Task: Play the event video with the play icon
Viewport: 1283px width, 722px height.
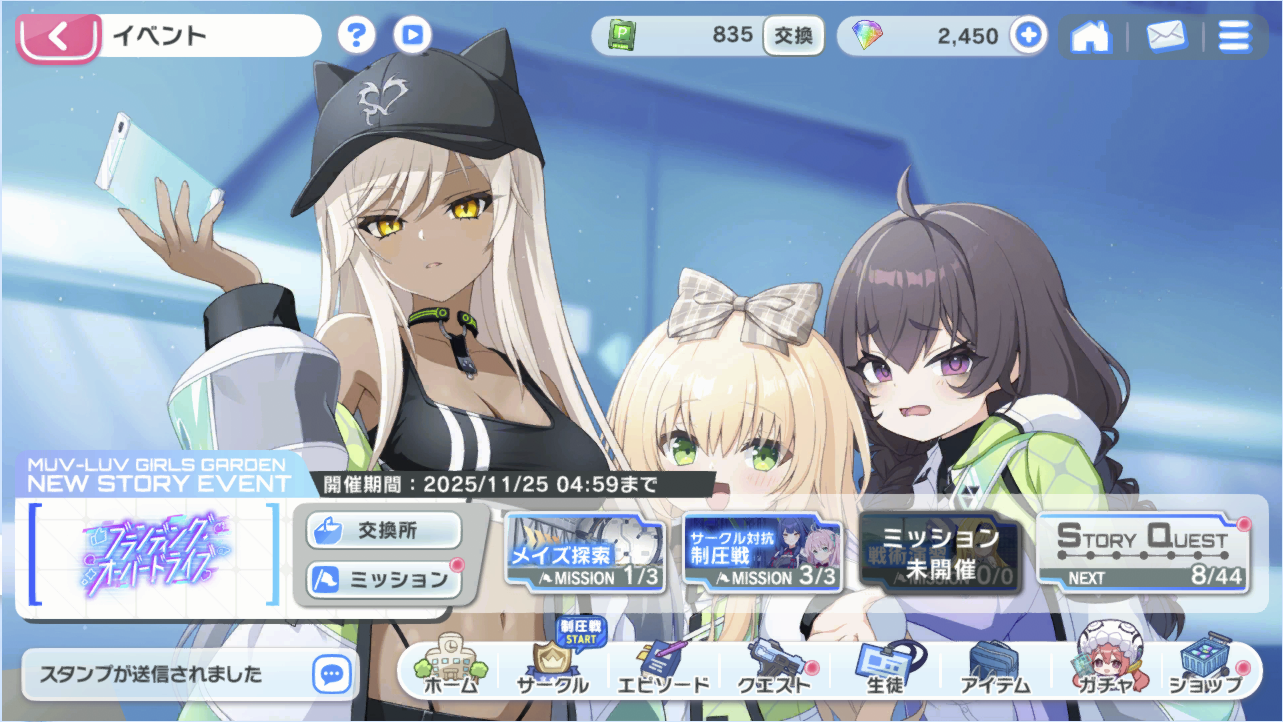Action: click(411, 36)
